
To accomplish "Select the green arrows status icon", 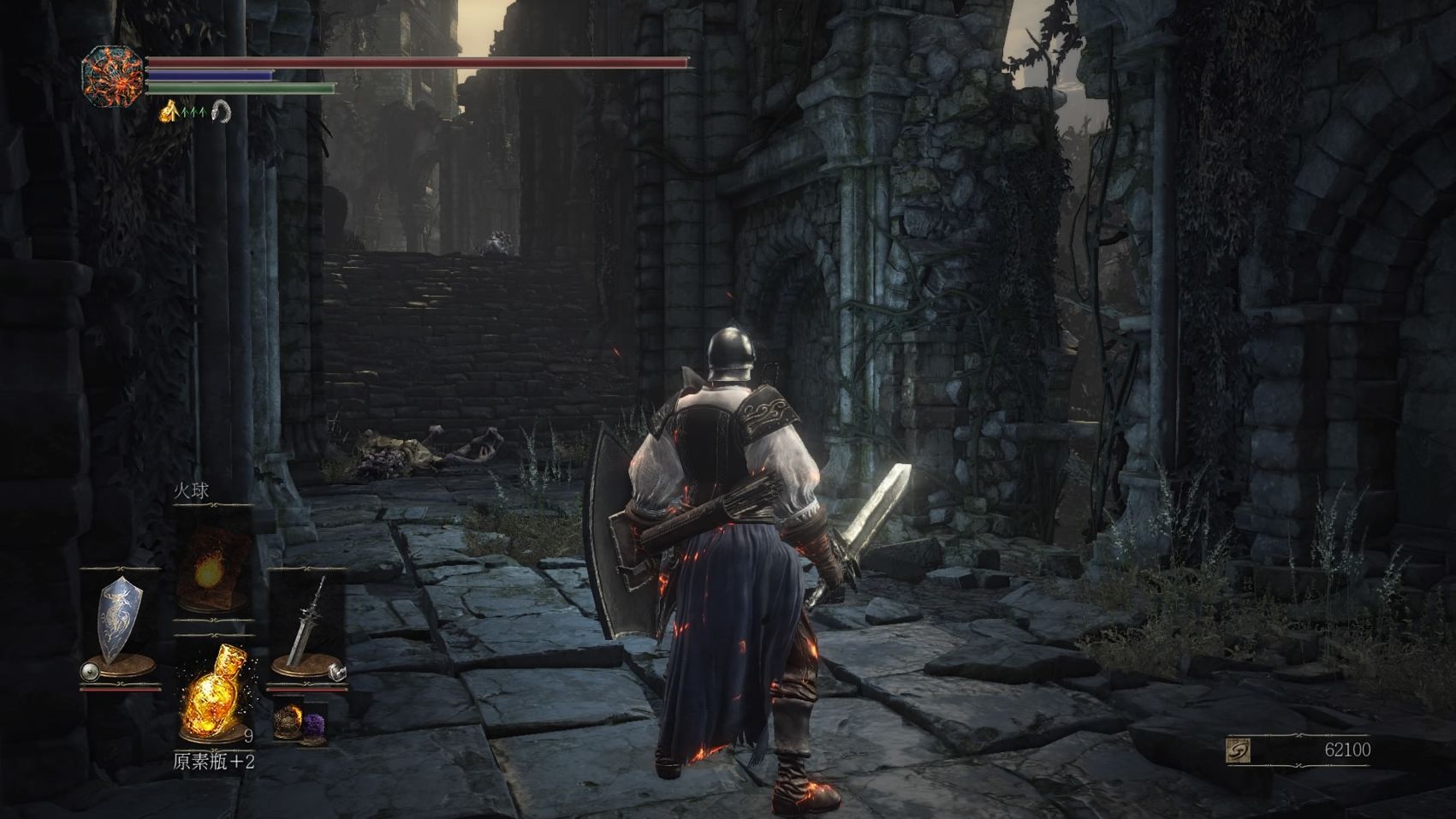I will (194, 110).
